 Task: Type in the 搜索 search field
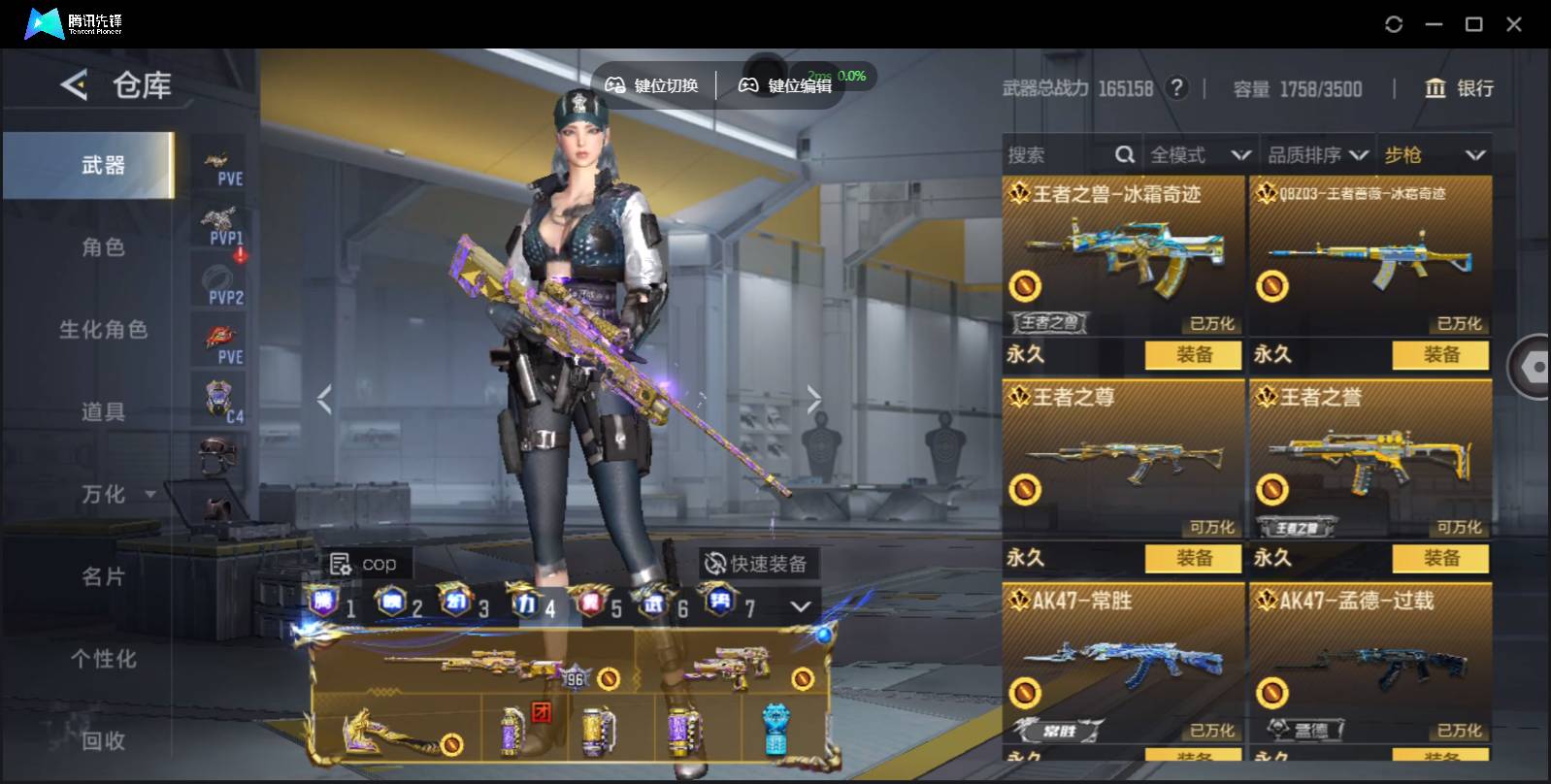(1058, 155)
